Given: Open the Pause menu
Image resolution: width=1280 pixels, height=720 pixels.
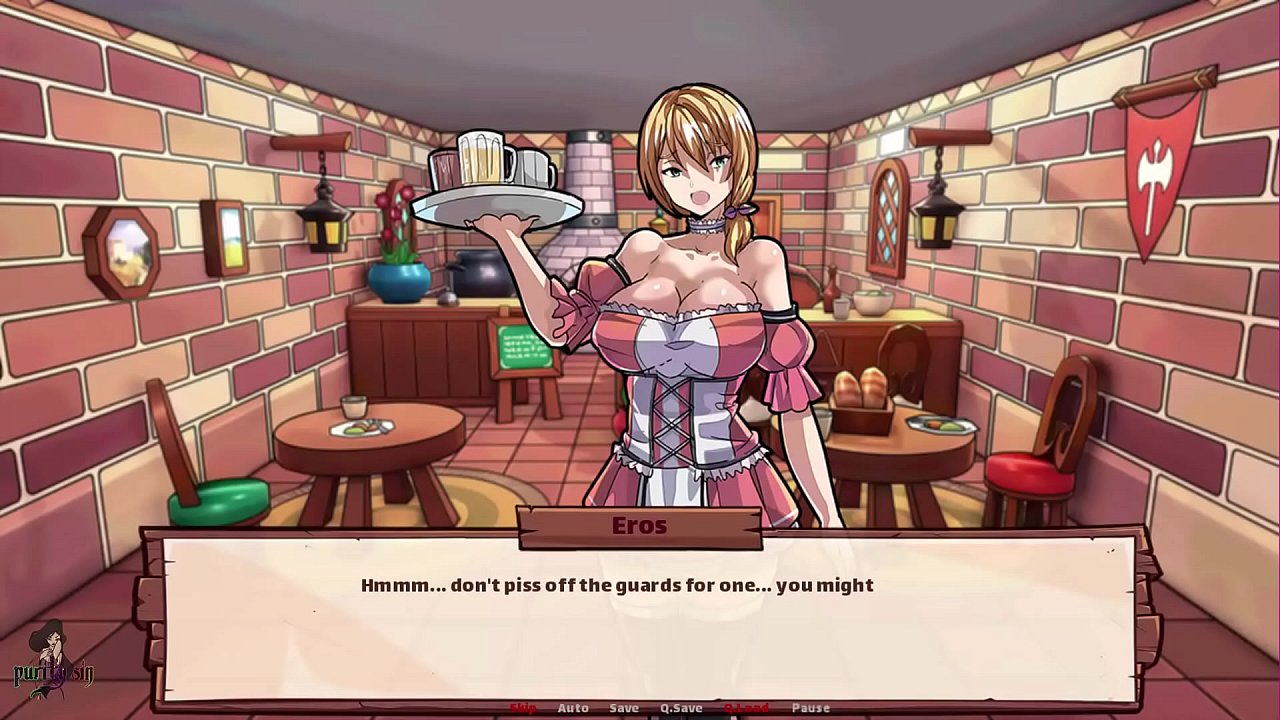Looking at the screenshot, I should click(811, 708).
